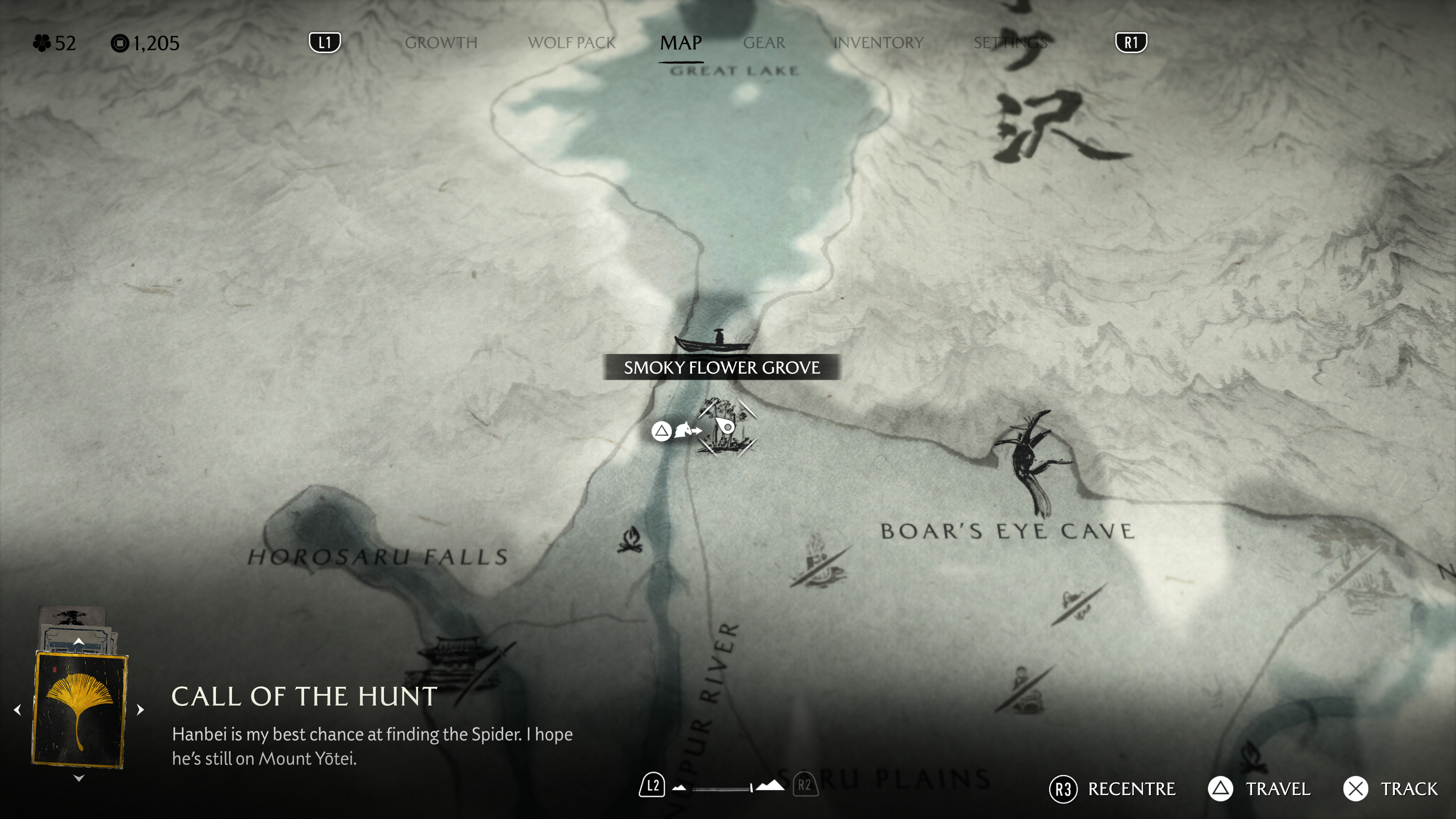Show the next quest card with right arrow
1456x819 pixels.
(141, 709)
